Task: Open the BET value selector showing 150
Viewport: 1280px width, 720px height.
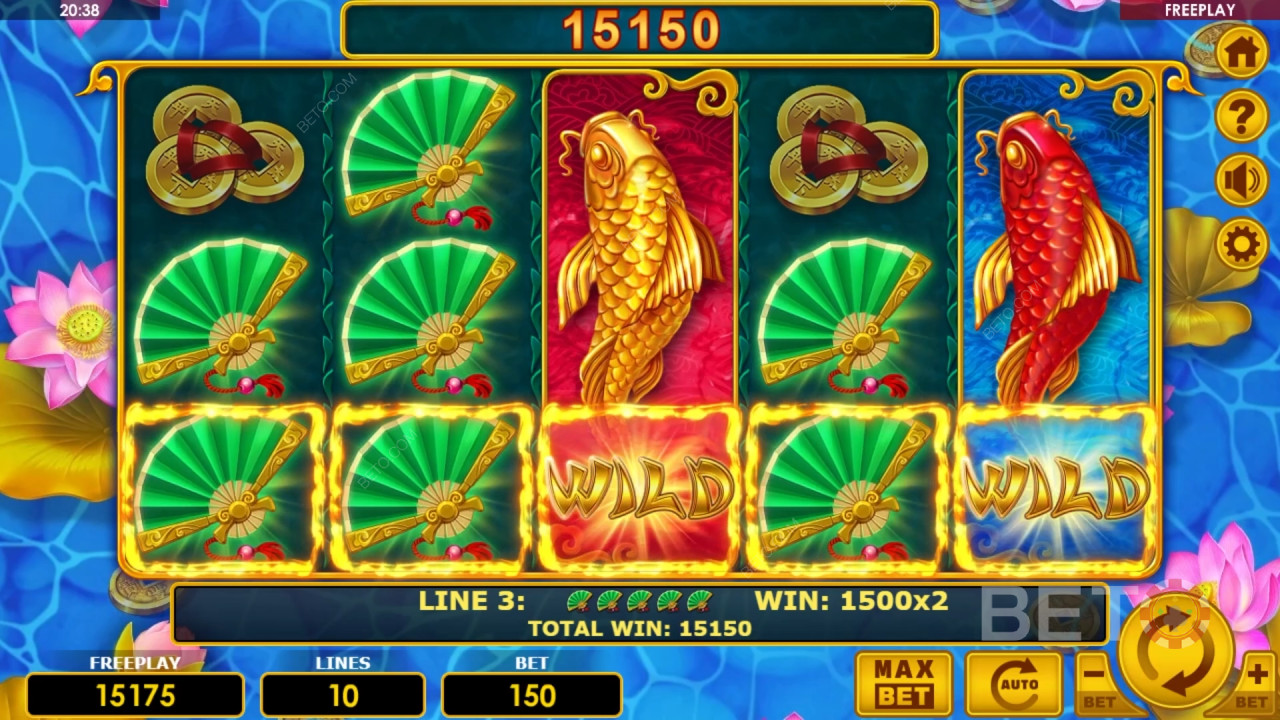Action: tap(531, 694)
